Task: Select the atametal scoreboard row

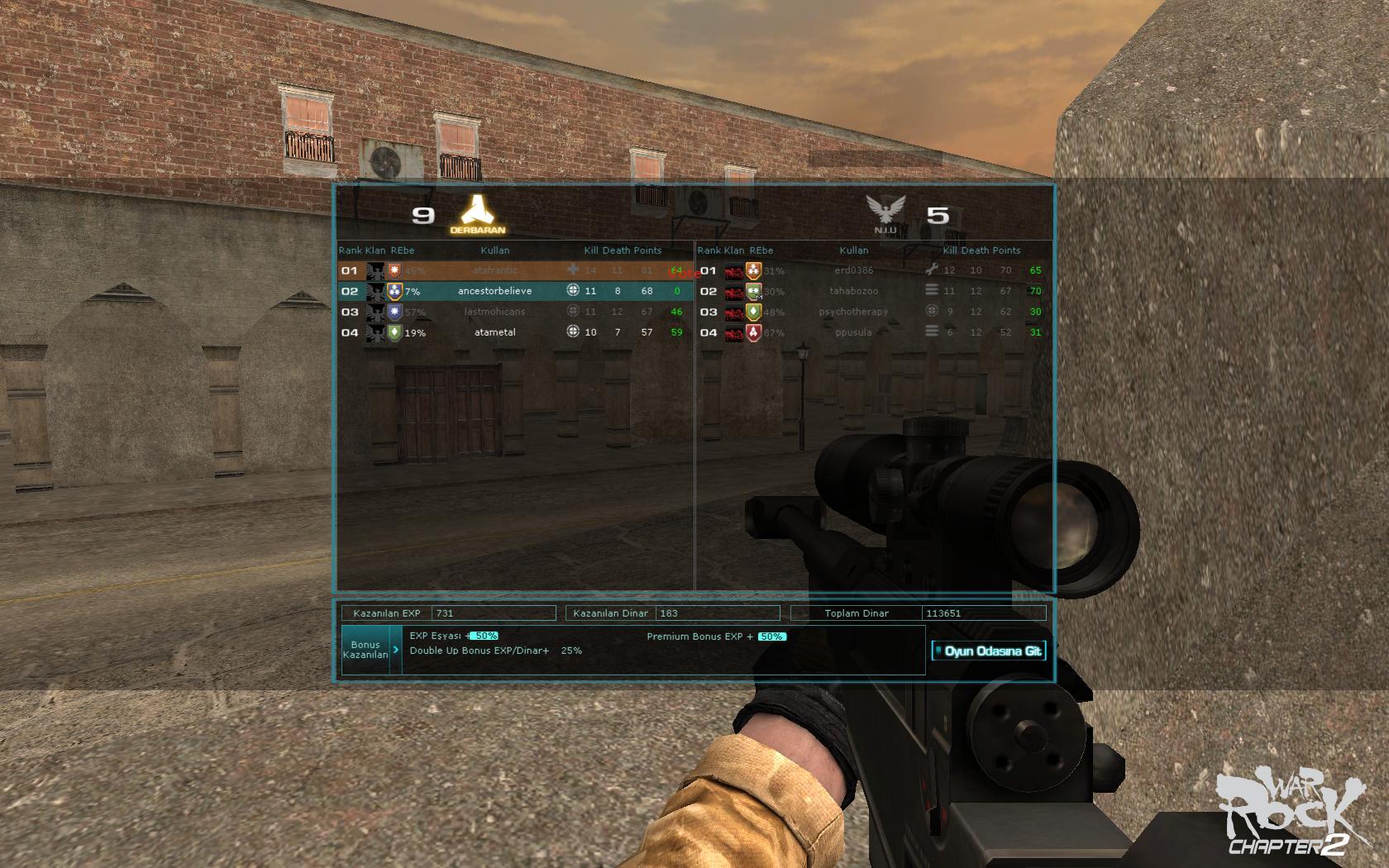Action: coord(494,332)
